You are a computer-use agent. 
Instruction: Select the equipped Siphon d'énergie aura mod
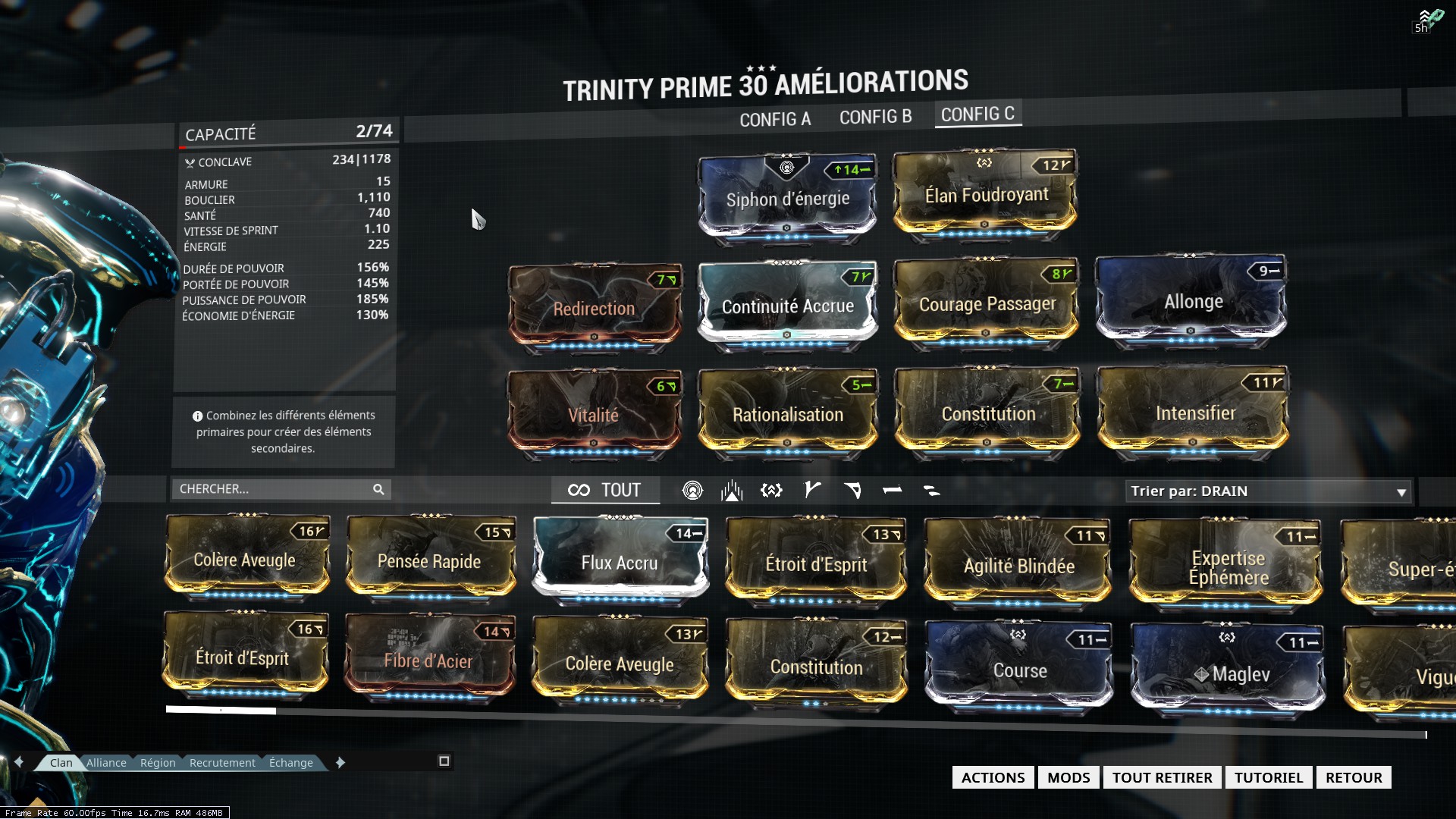pyautogui.click(x=787, y=198)
